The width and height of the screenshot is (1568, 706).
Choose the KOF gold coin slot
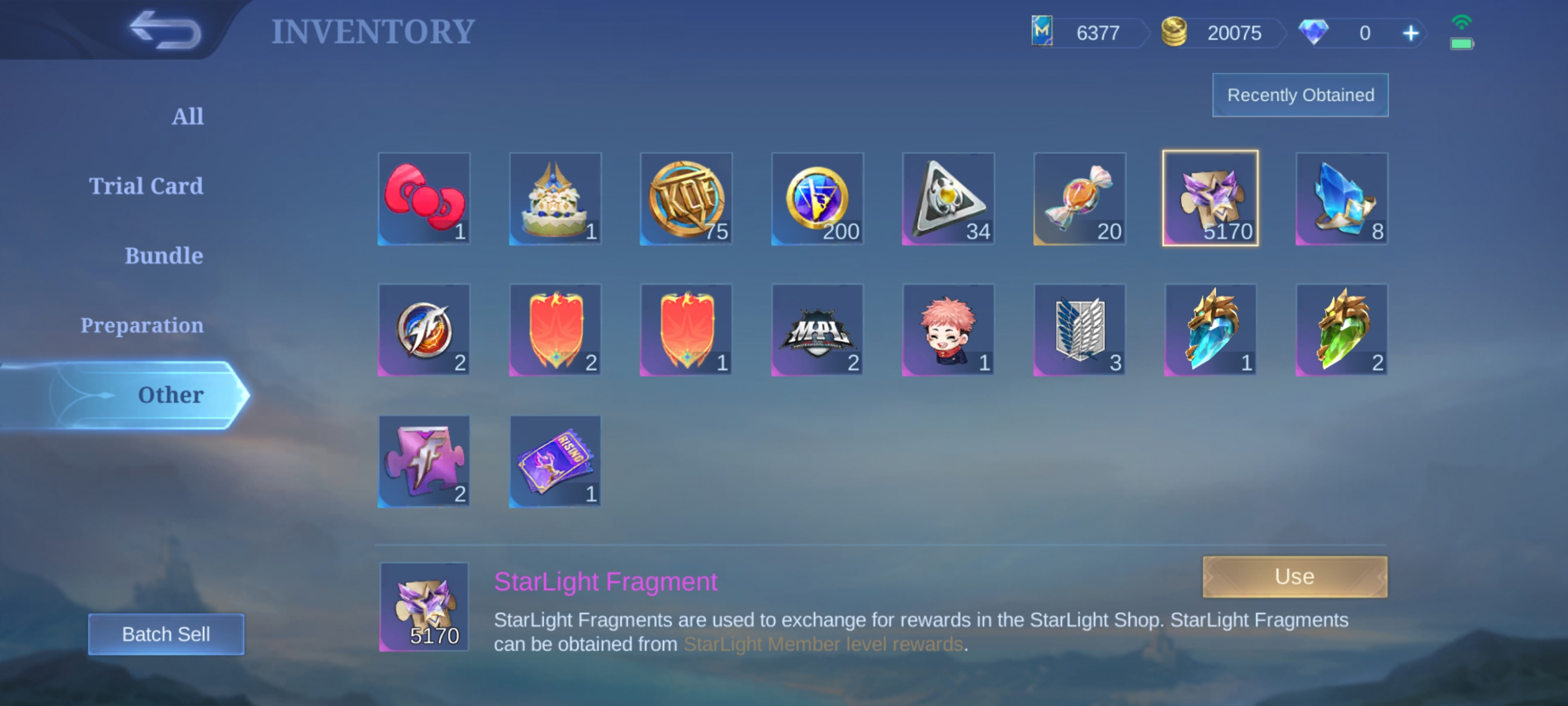[x=686, y=198]
